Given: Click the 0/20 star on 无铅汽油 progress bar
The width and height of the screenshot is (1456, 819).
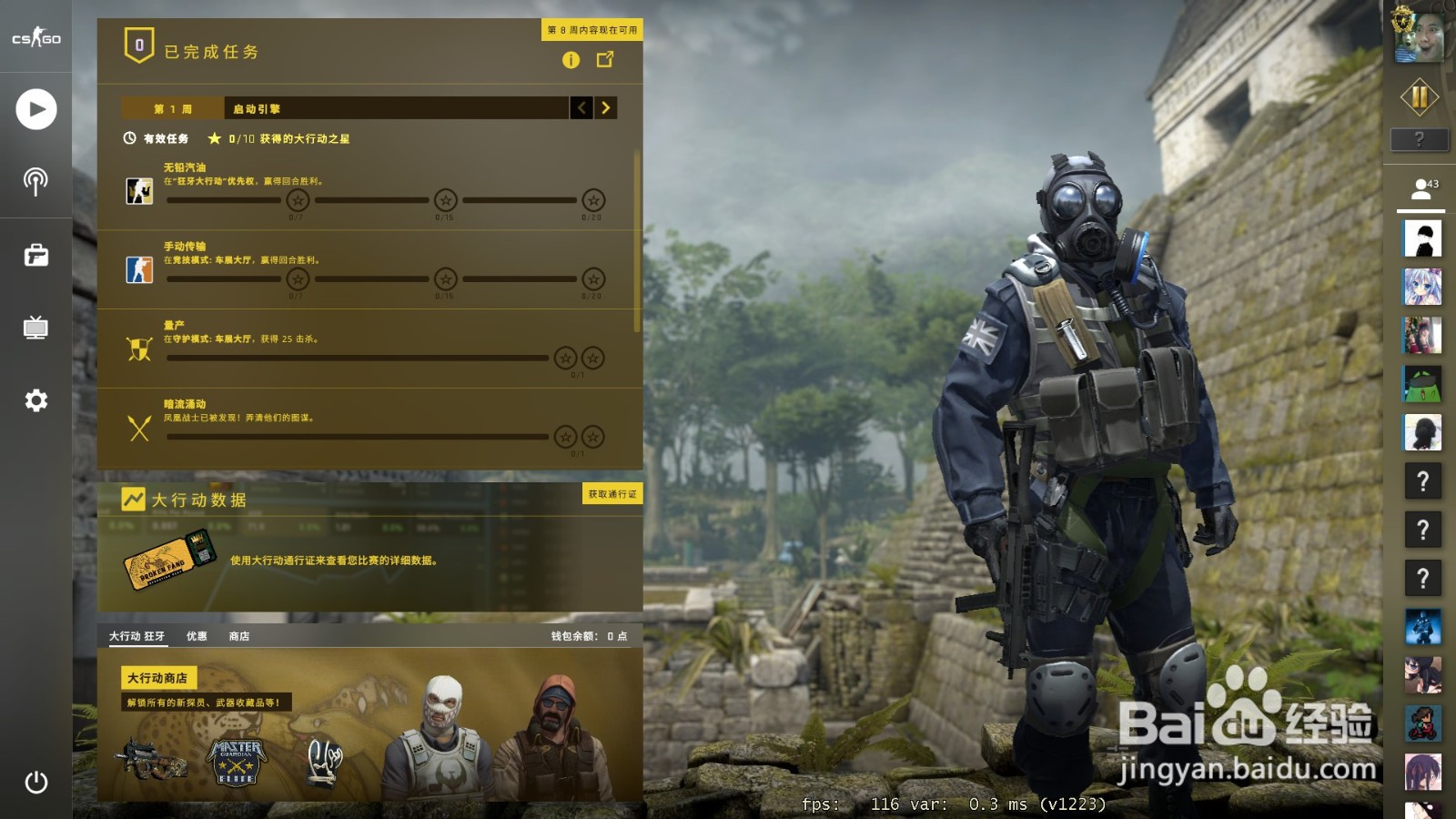Looking at the screenshot, I should tap(592, 201).
